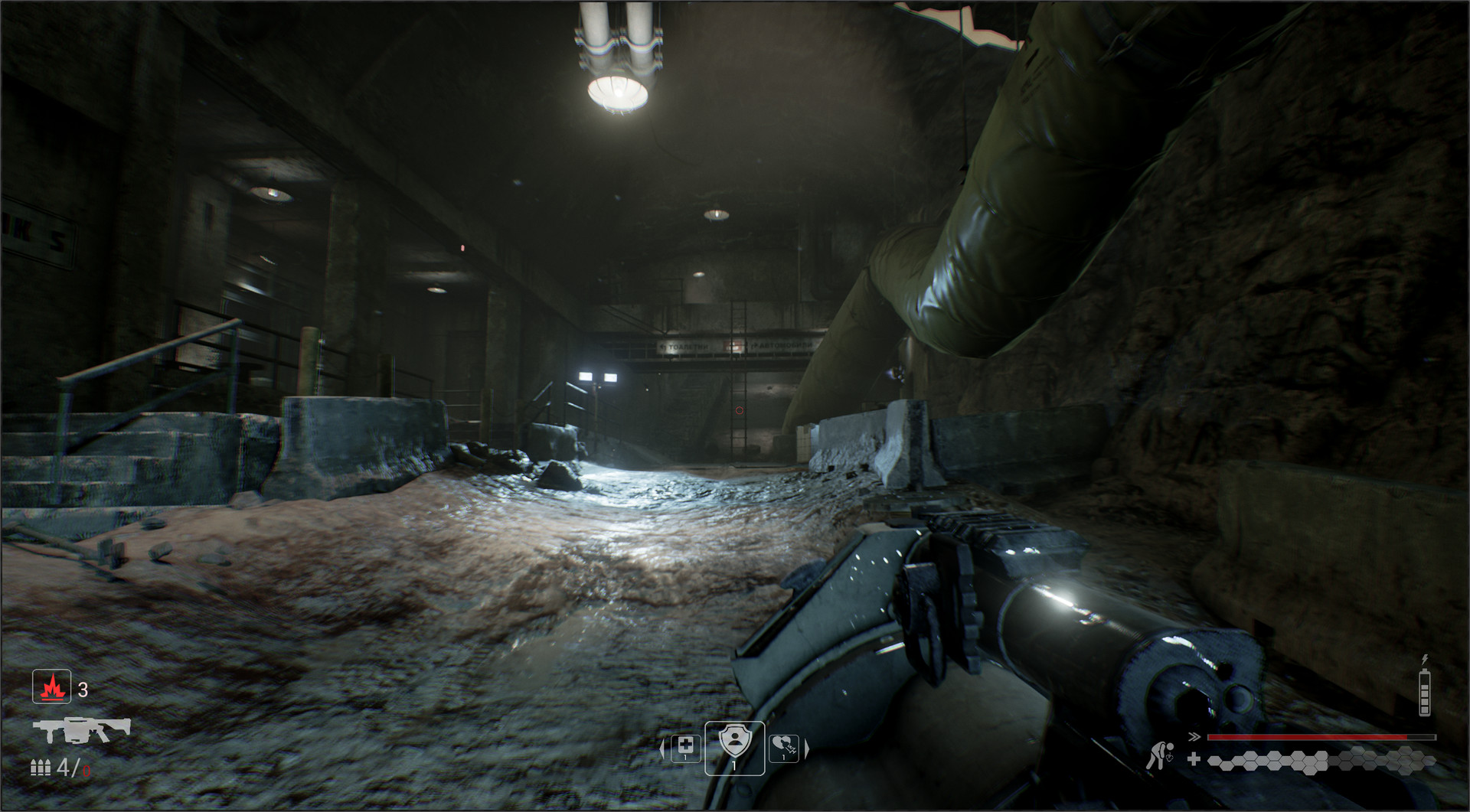Click the crouching figure status icon
This screenshot has width=1470, height=812.
[x=1160, y=755]
